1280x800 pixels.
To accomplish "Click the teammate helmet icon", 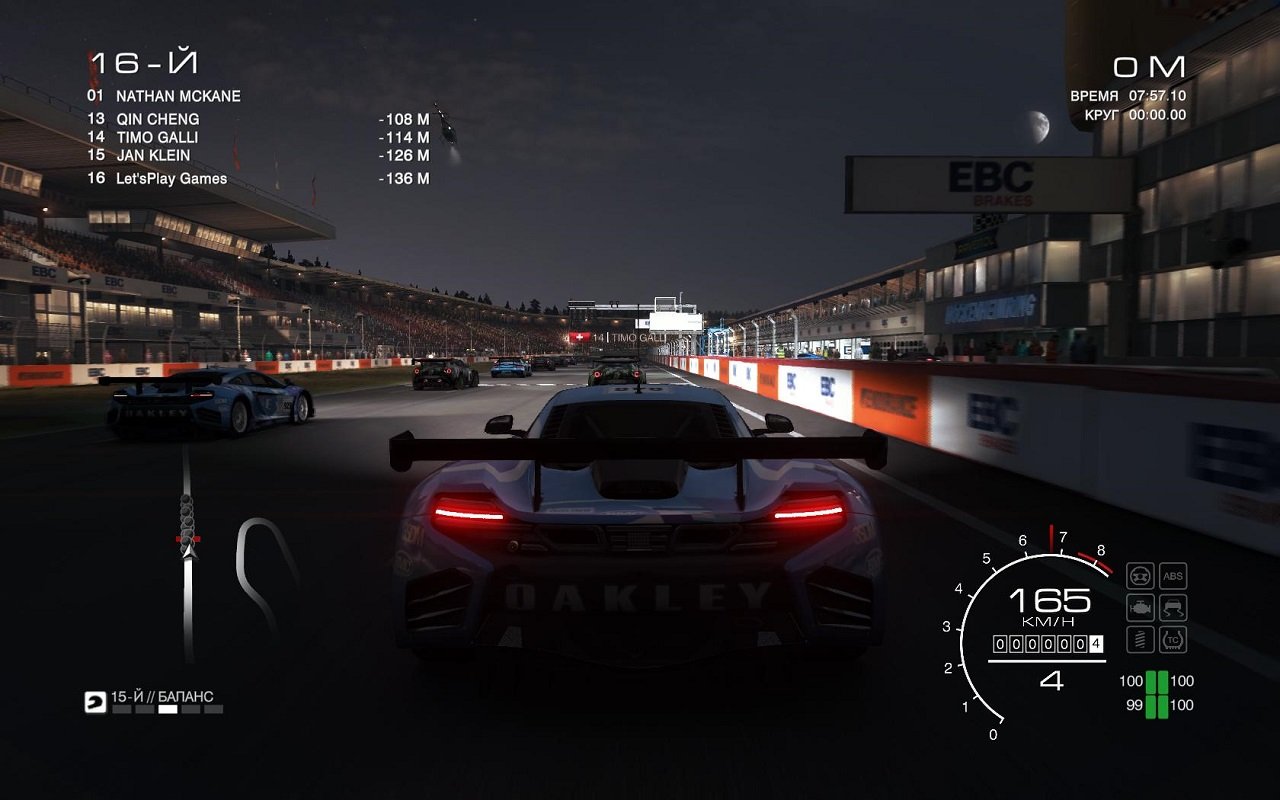I will [95, 703].
